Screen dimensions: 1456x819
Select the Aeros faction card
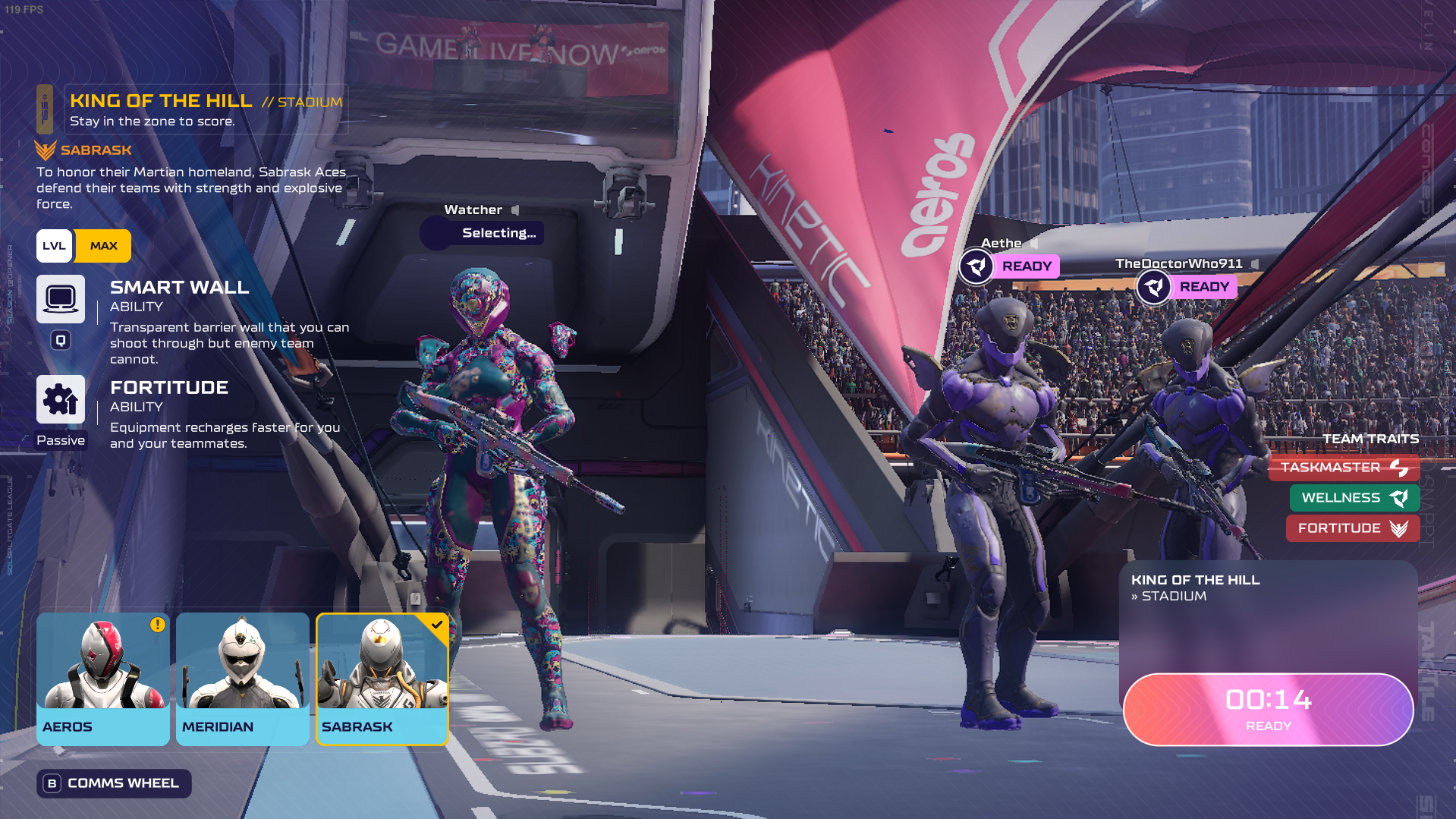pos(102,679)
